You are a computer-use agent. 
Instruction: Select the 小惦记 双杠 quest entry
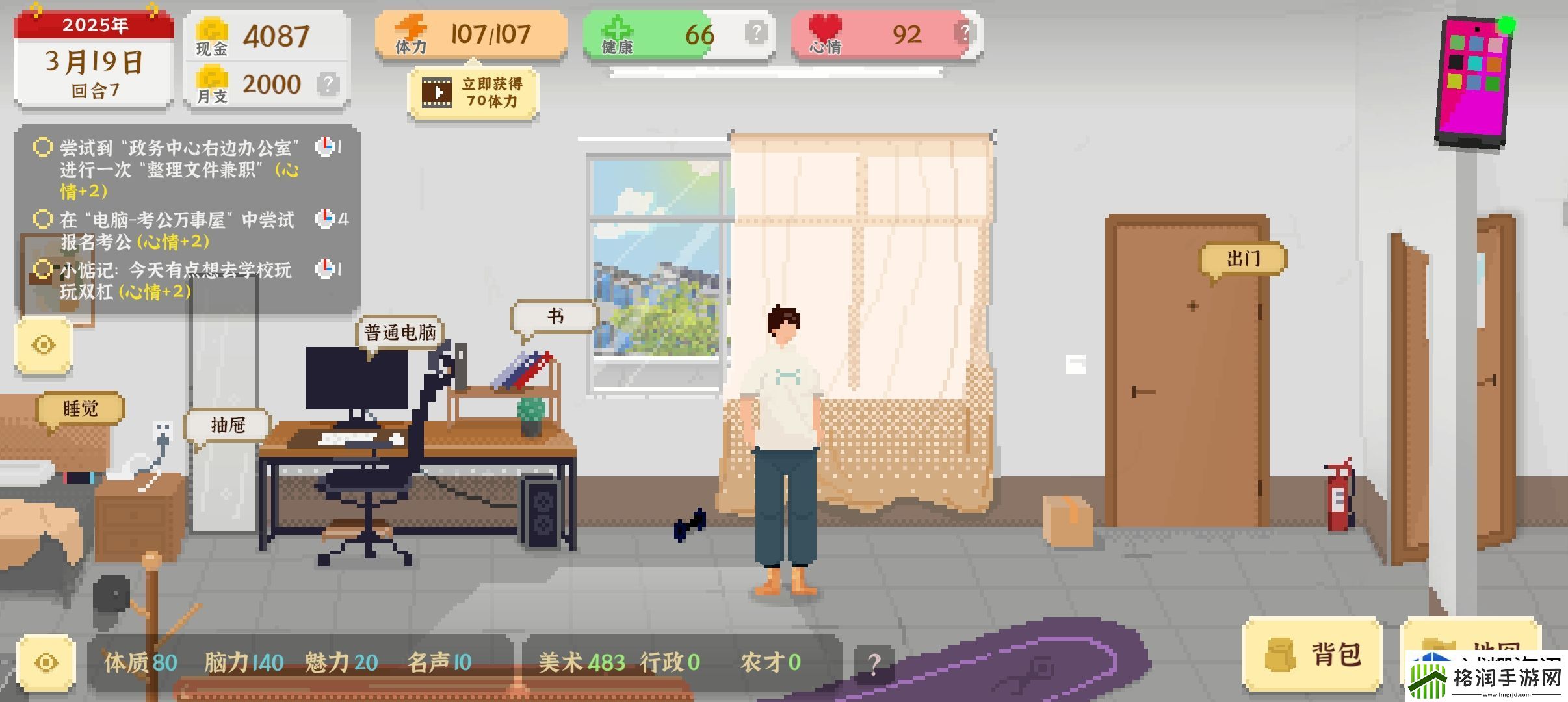[x=176, y=280]
